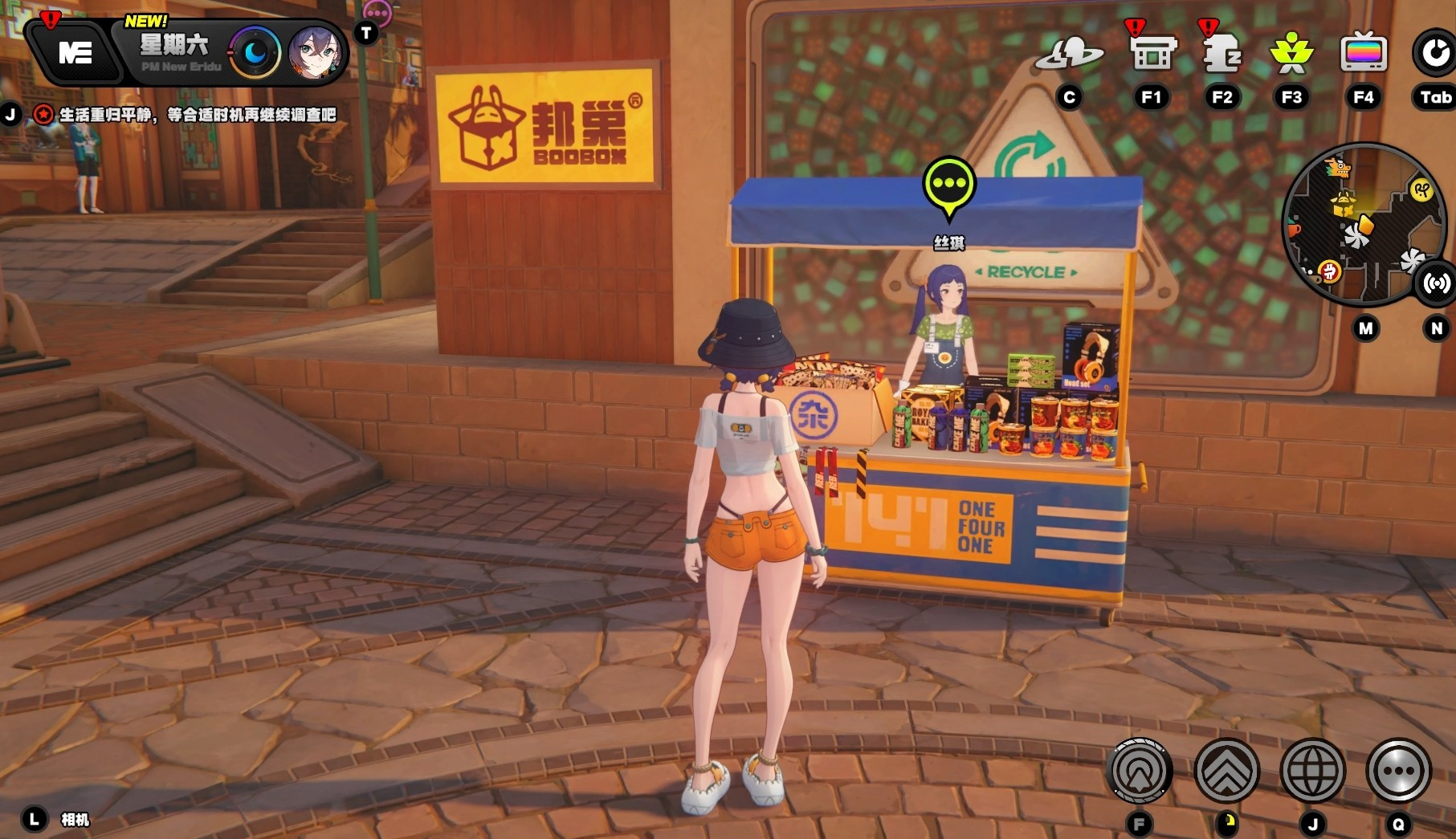
Task: Talk to 丝琪 via the speech bubble marker
Action: pyautogui.click(x=949, y=185)
